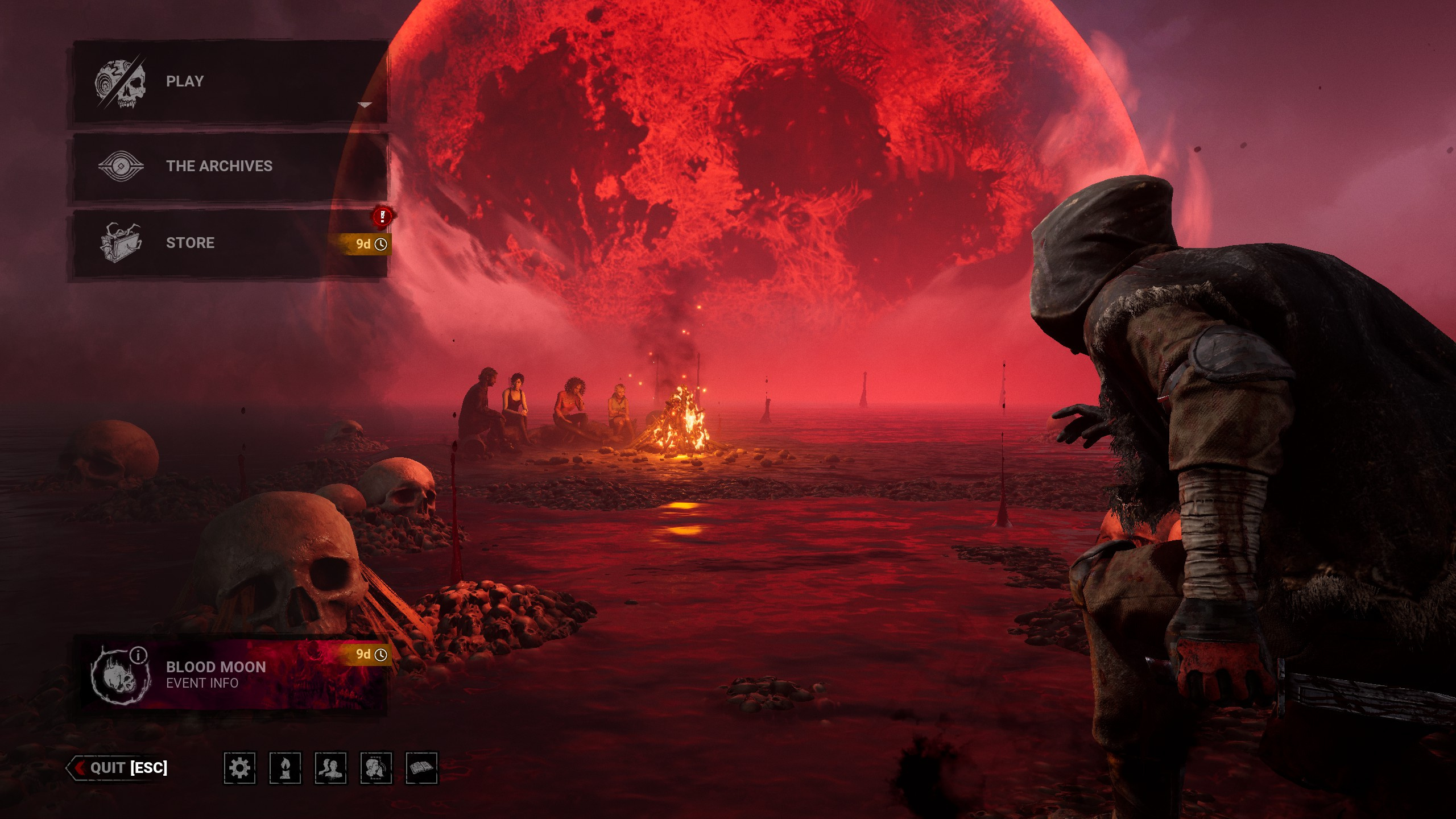1456x819 pixels.
Task: Open the two-people friends icon
Action: [x=330, y=768]
